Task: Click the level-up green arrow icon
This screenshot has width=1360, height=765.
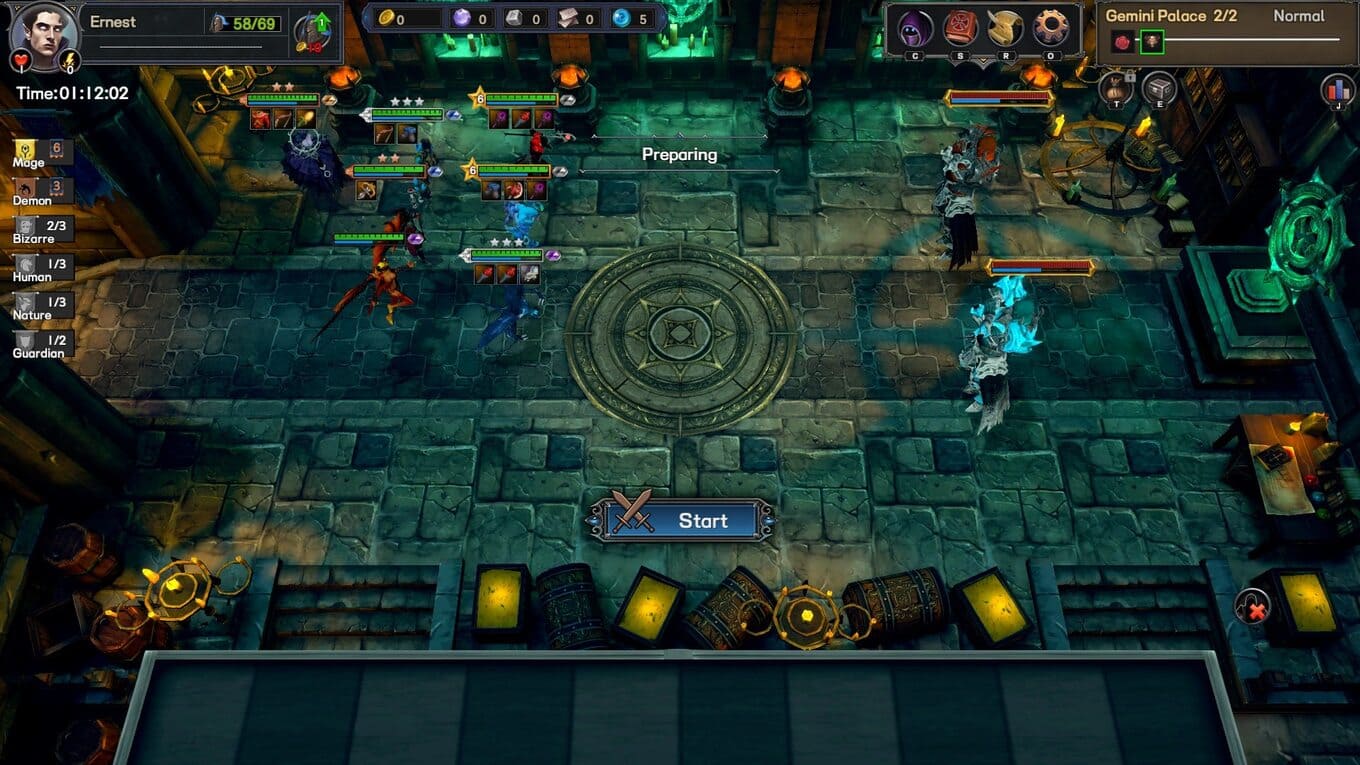Action: [322, 23]
